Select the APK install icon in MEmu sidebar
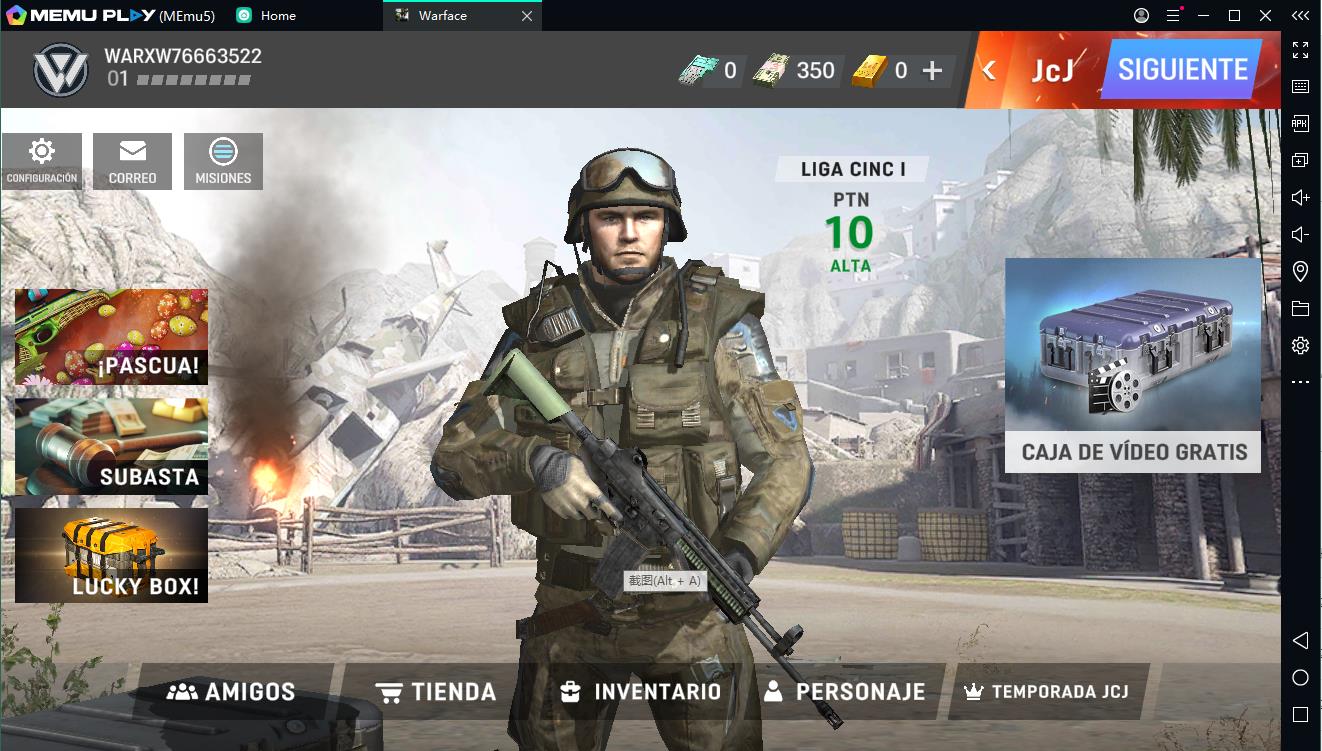 (1300, 123)
